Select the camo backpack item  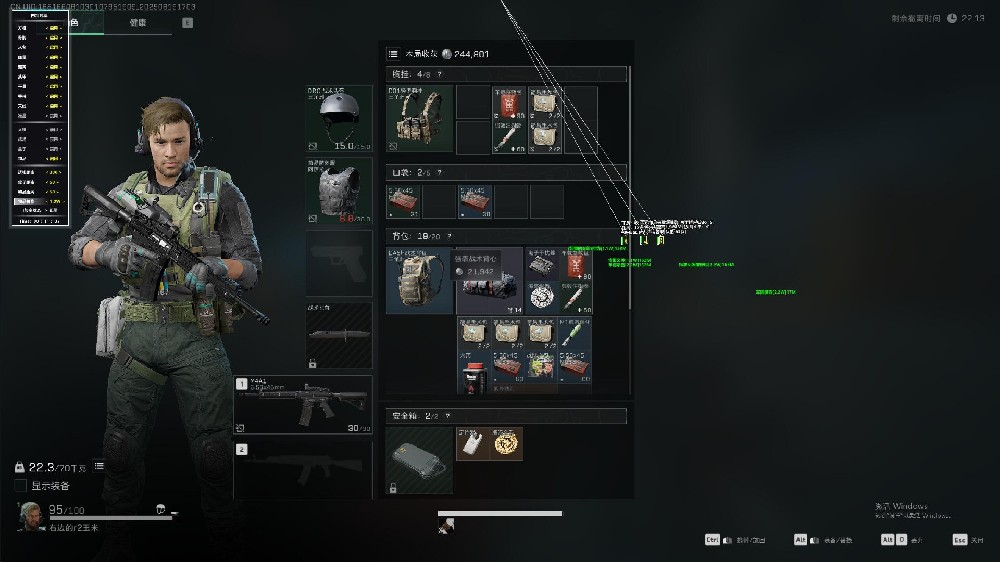(x=419, y=280)
